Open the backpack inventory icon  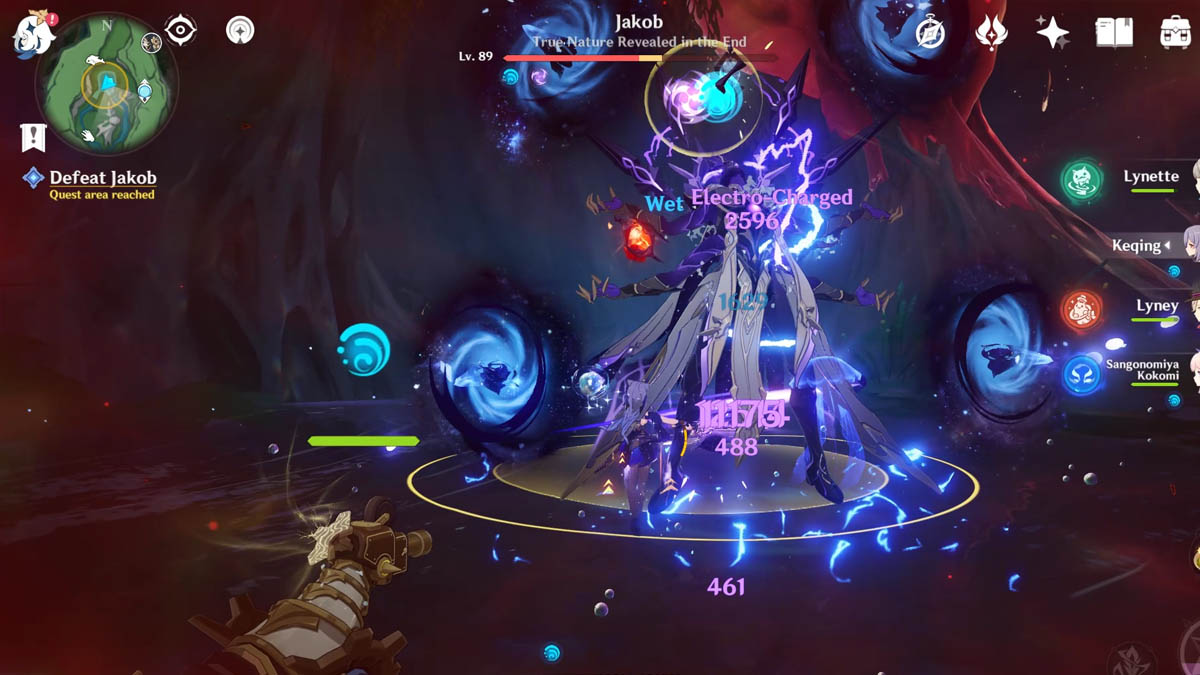coord(1175,32)
